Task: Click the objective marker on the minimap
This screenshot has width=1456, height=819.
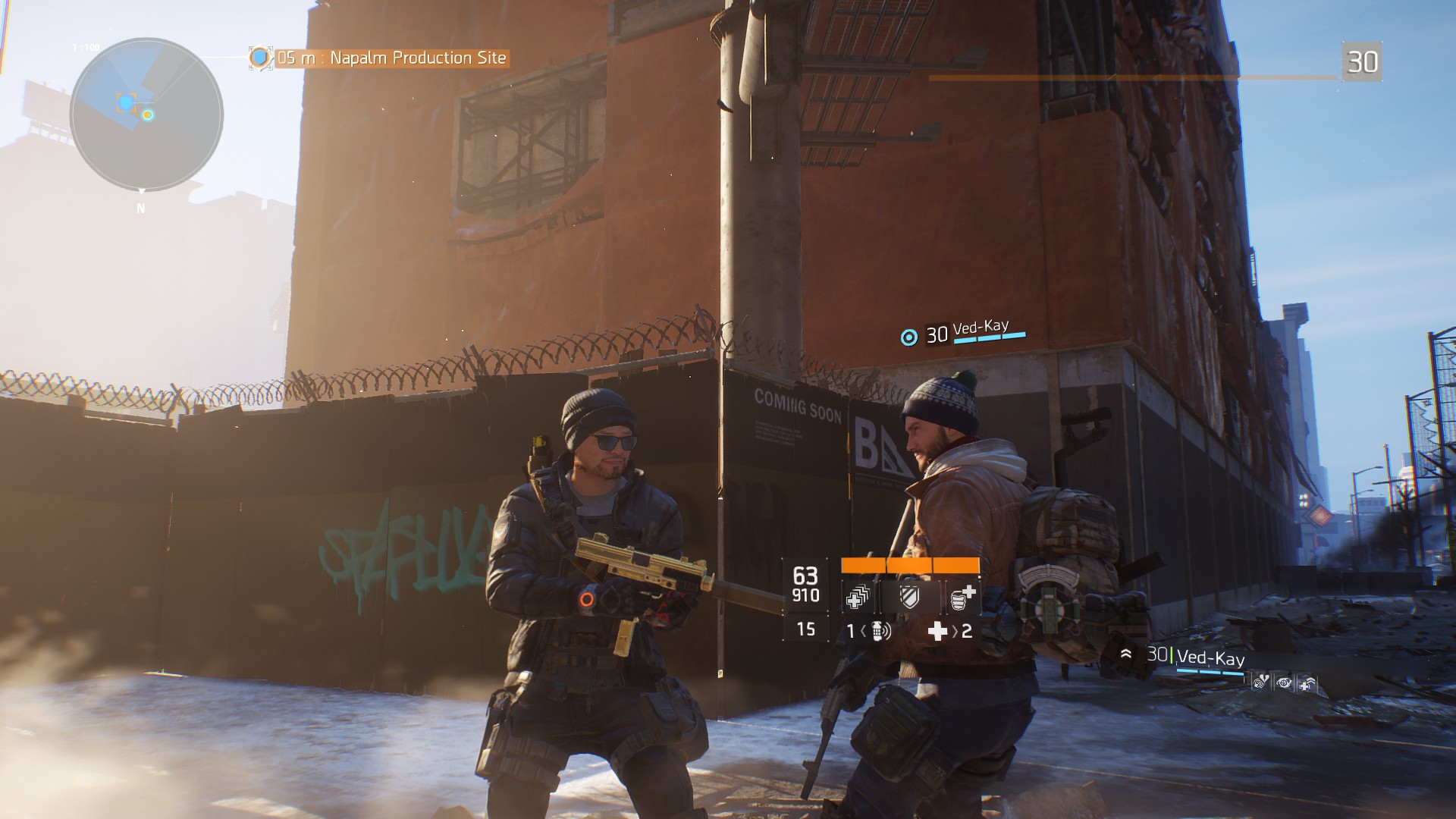Action: pyautogui.click(x=126, y=102)
